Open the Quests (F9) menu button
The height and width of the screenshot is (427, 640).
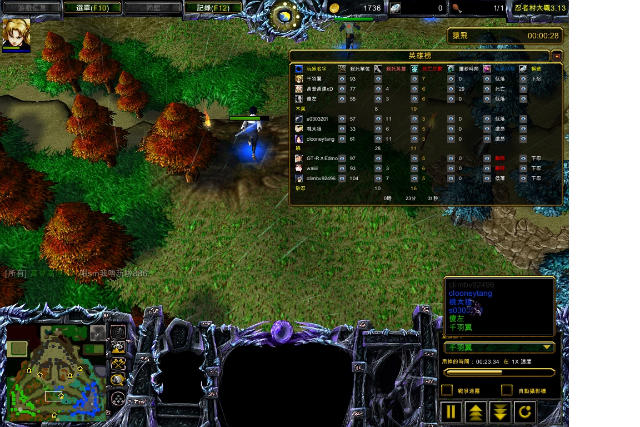point(30,8)
